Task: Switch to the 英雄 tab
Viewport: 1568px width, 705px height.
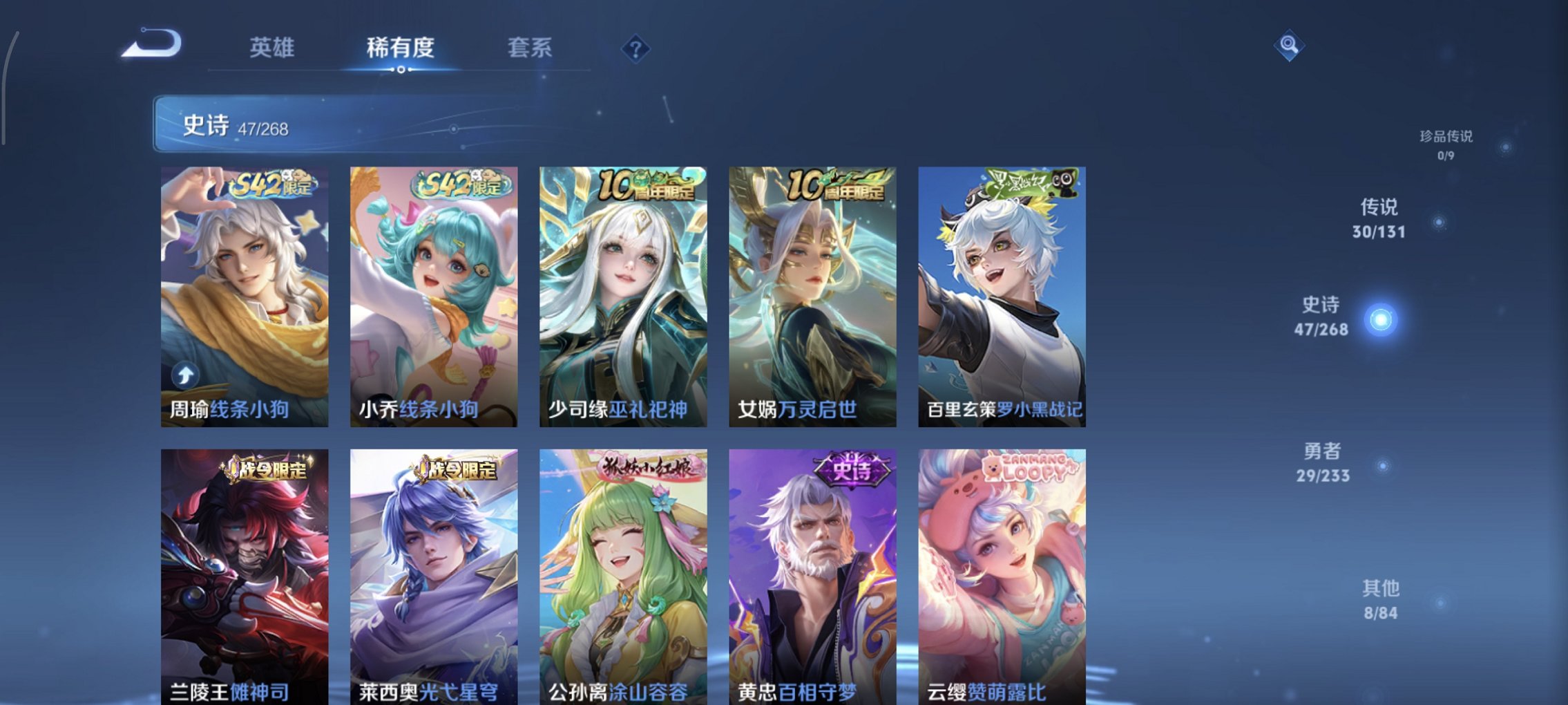Action: 273,48
